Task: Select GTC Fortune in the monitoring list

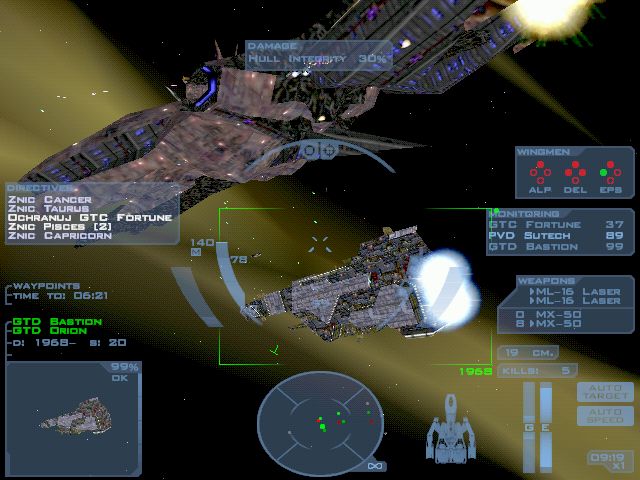Action: [557, 225]
